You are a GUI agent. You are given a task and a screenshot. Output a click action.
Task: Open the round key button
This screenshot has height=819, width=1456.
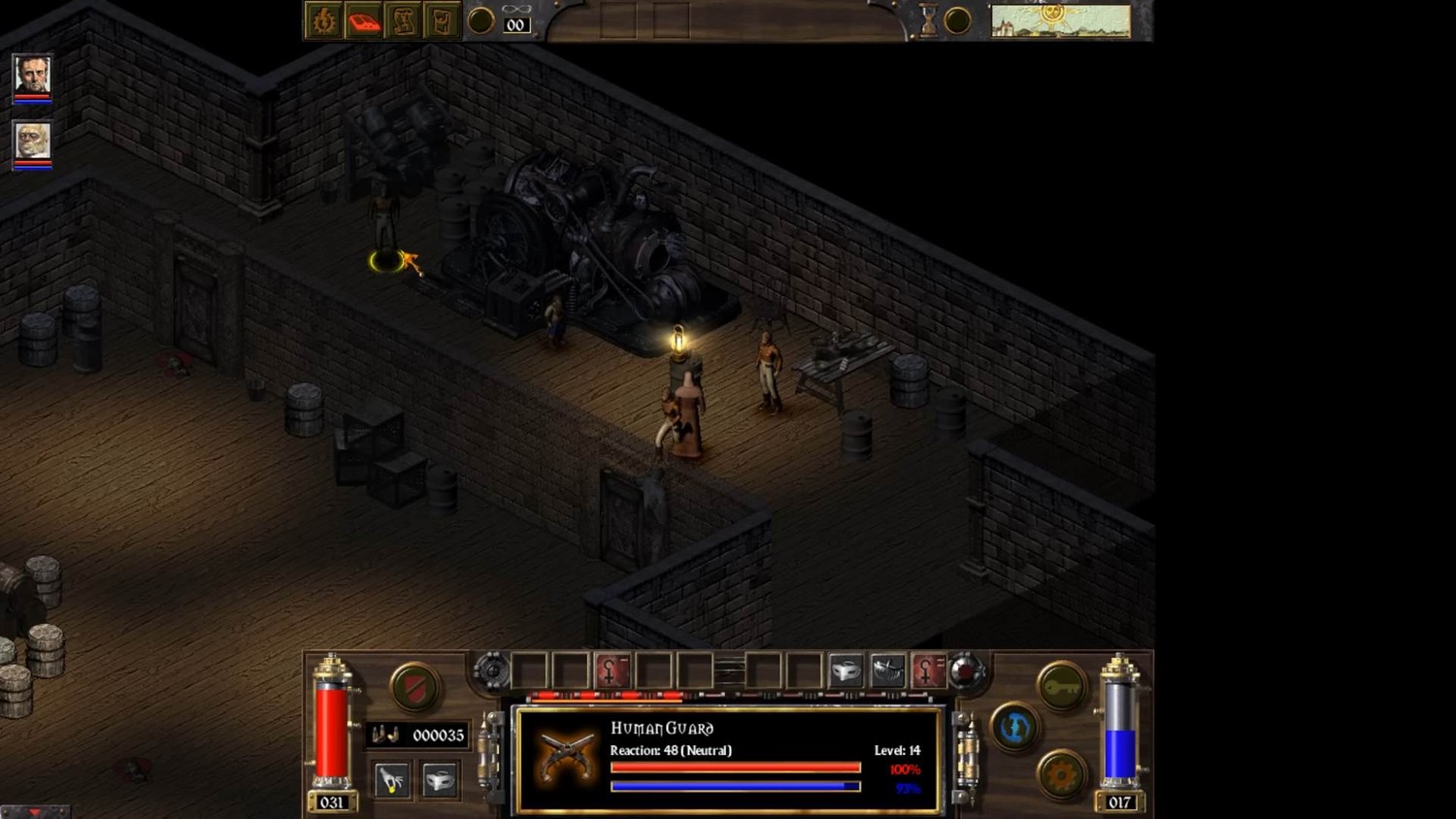pyautogui.click(x=1062, y=686)
